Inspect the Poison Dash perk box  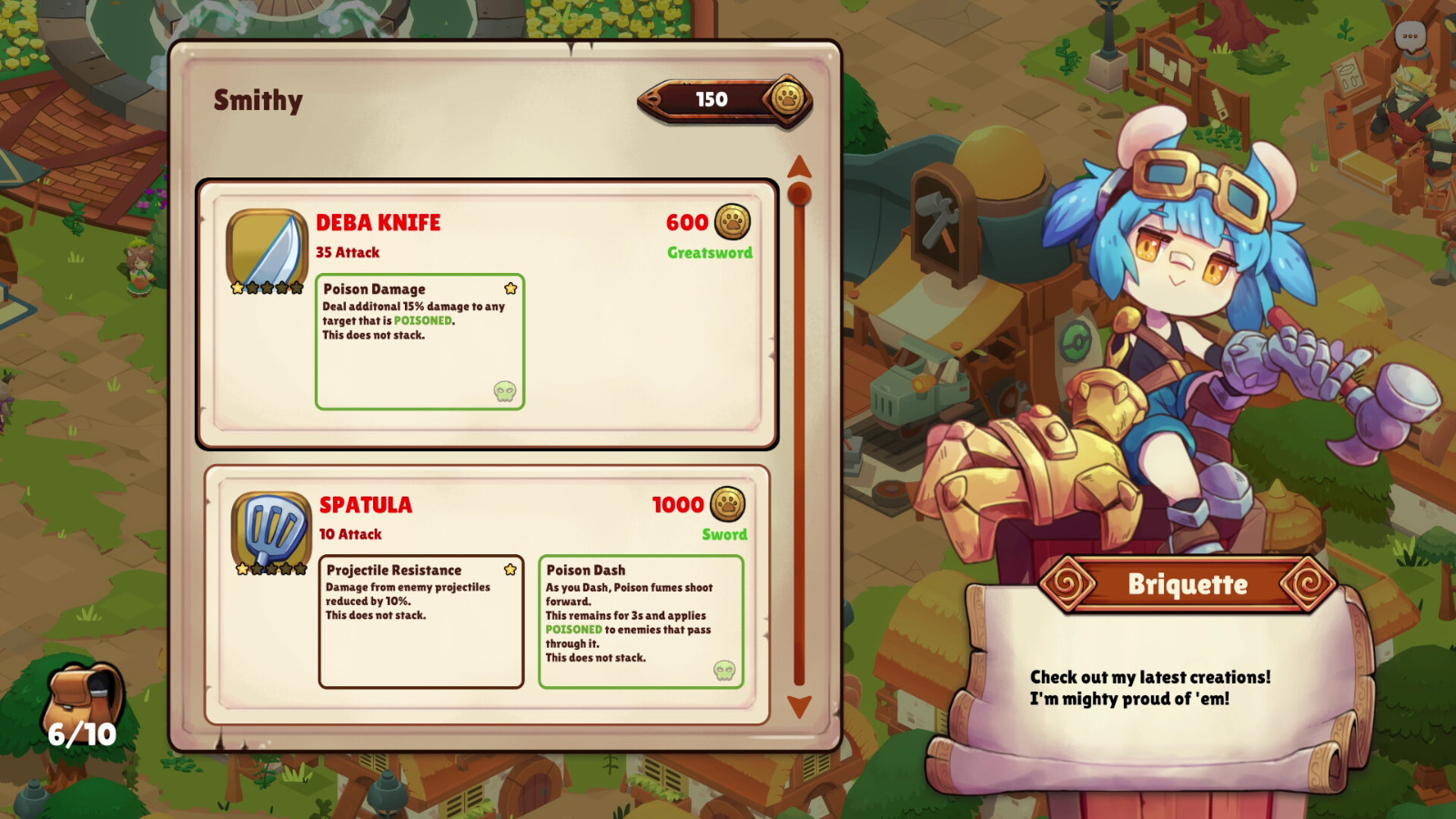point(641,622)
